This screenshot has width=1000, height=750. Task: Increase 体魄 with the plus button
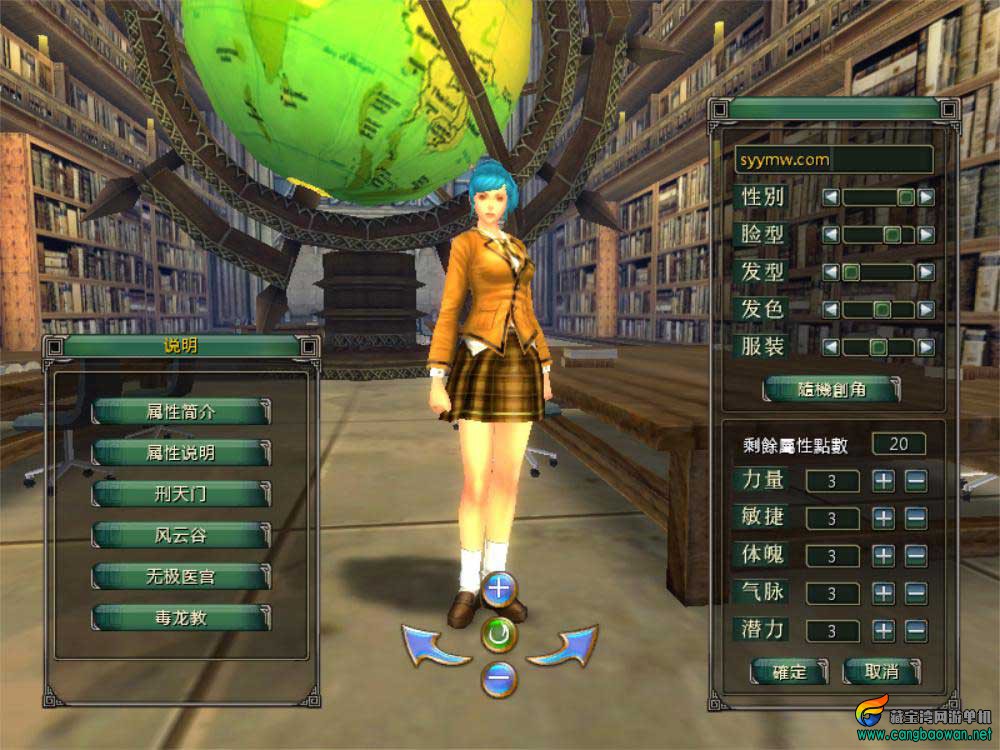[883, 556]
